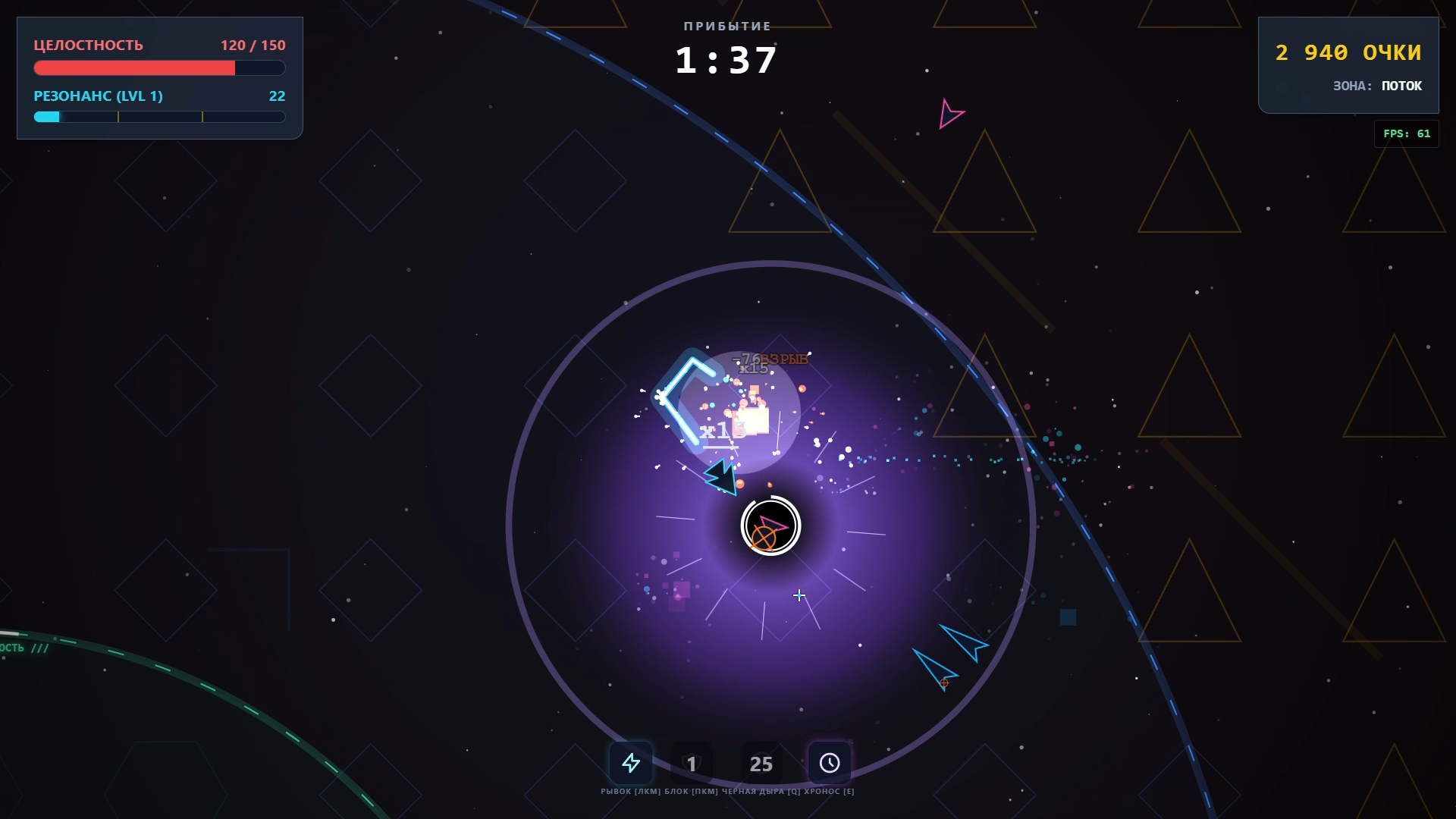The width and height of the screenshot is (1456, 819).
Task: Click the 2 940 ОЧКИ score display
Action: pyautogui.click(x=1349, y=52)
